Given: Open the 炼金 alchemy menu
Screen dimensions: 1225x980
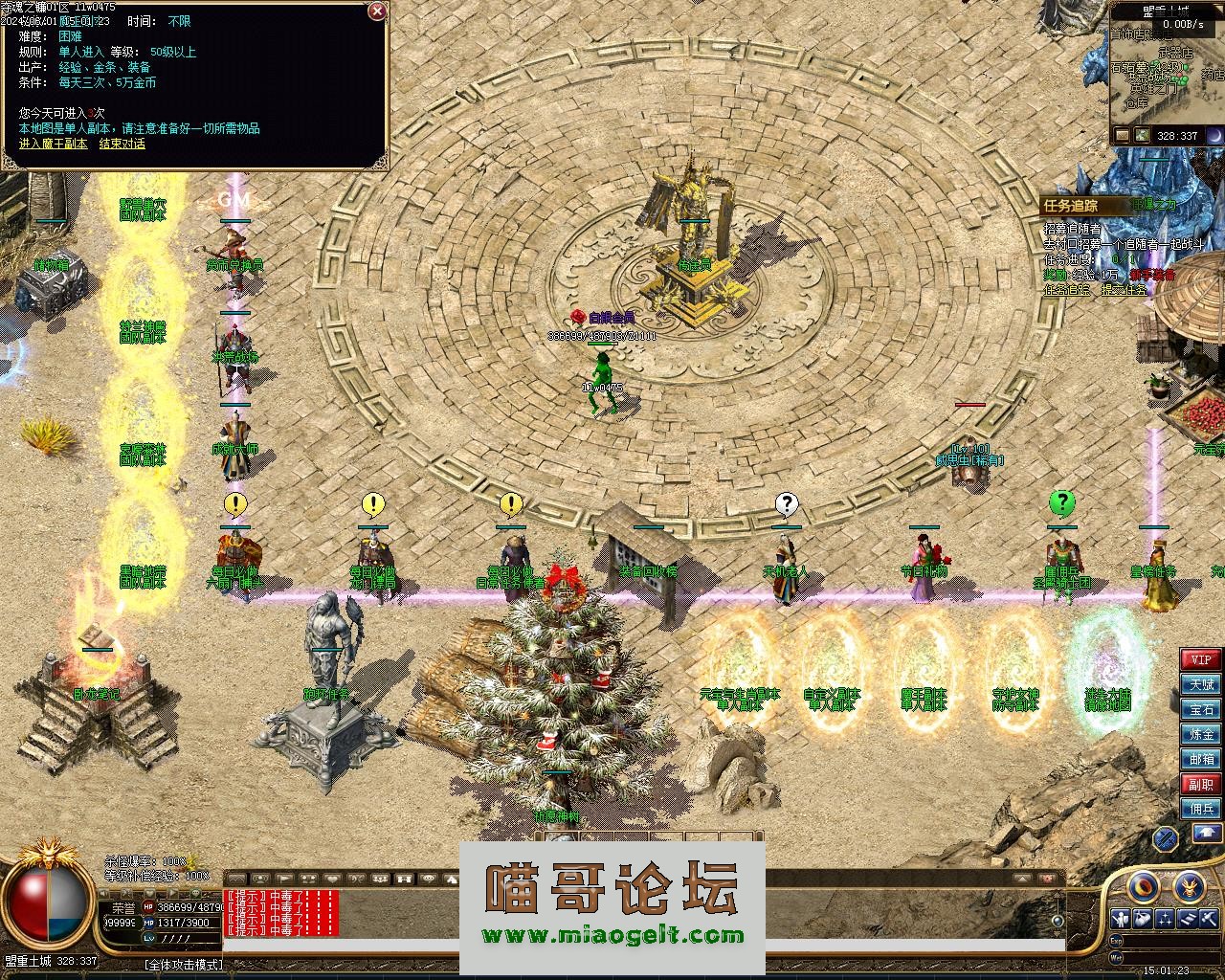Looking at the screenshot, I should (1201, 734).
